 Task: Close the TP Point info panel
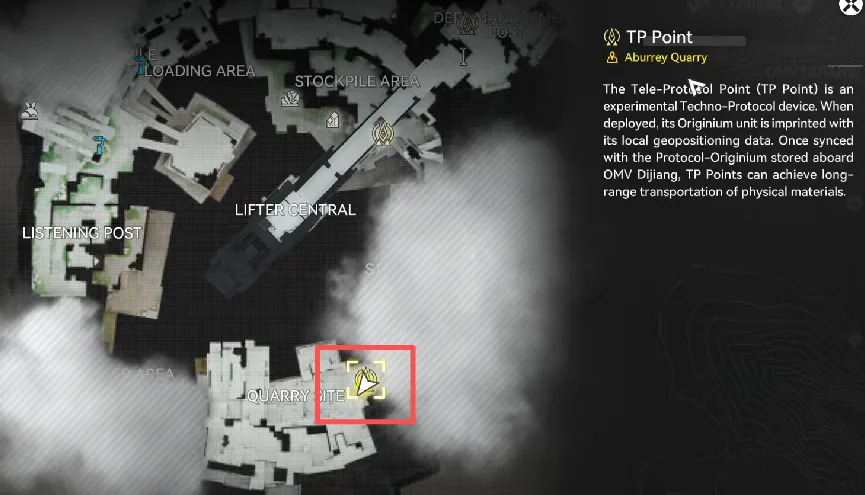851,8
